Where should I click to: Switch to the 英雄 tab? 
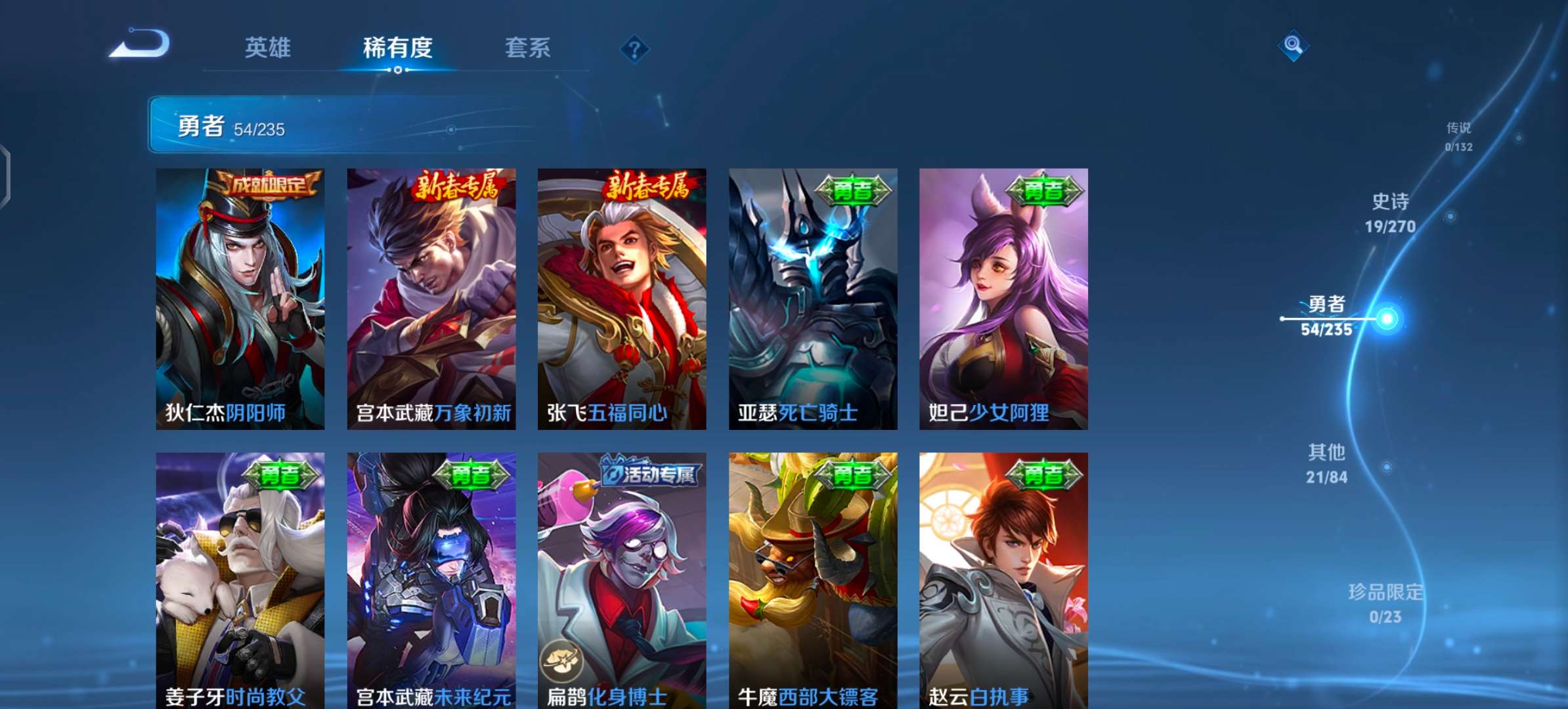pyautogui.click(x=267, y=48)
